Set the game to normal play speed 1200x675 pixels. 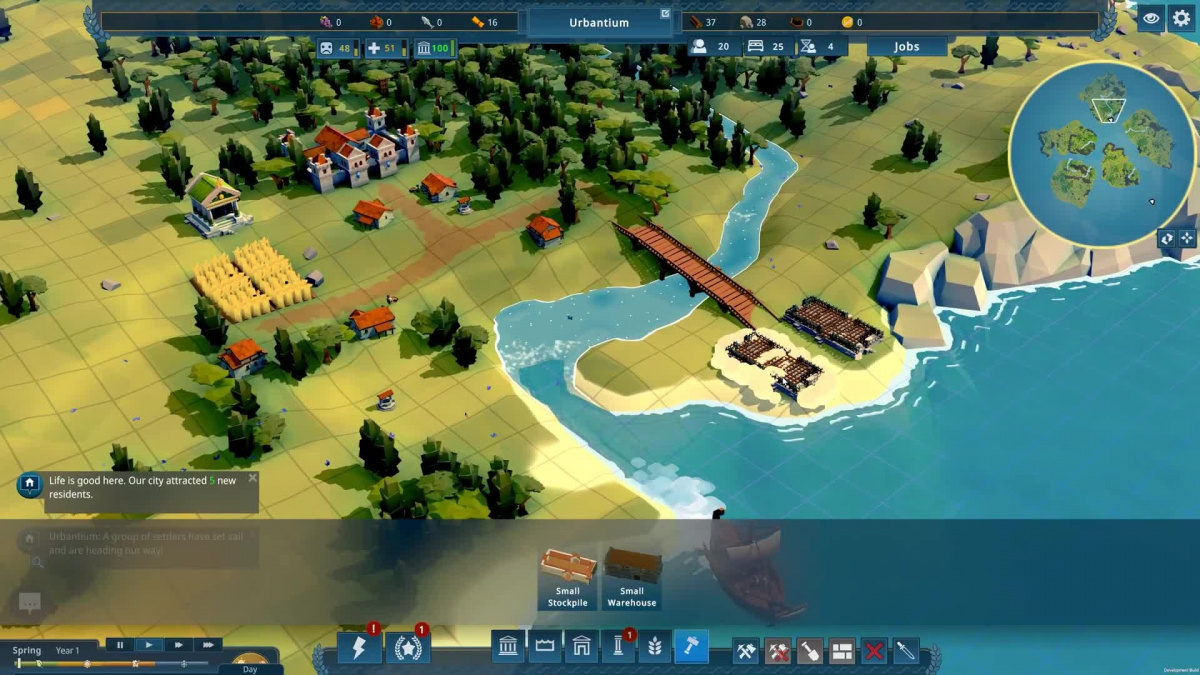click(x=149, y=645)
